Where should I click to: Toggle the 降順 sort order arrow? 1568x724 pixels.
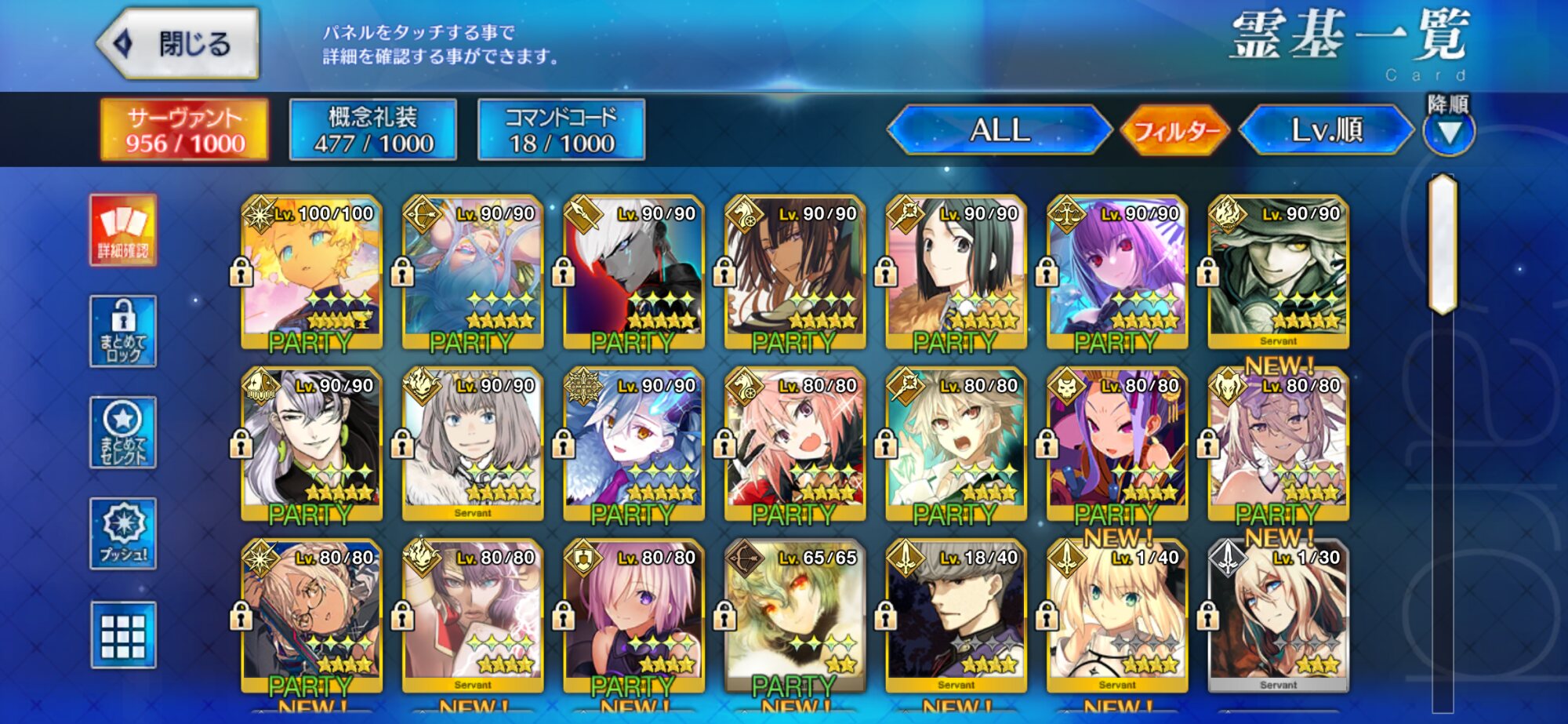coord(1449,132)
